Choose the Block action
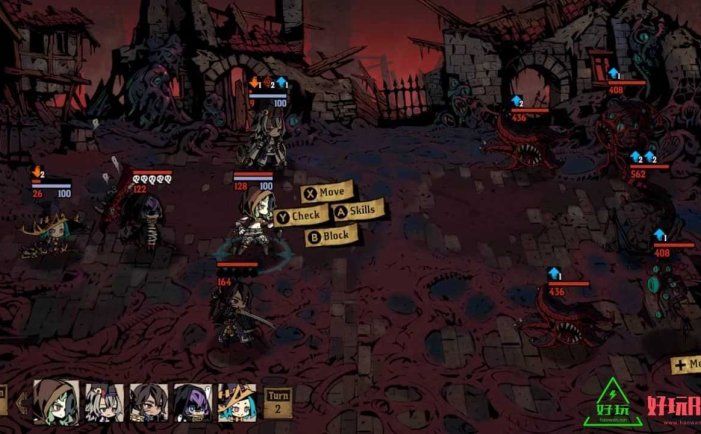The width and height of the screenshot is (701, 434). pyautogui.click(x=330, y=237)
